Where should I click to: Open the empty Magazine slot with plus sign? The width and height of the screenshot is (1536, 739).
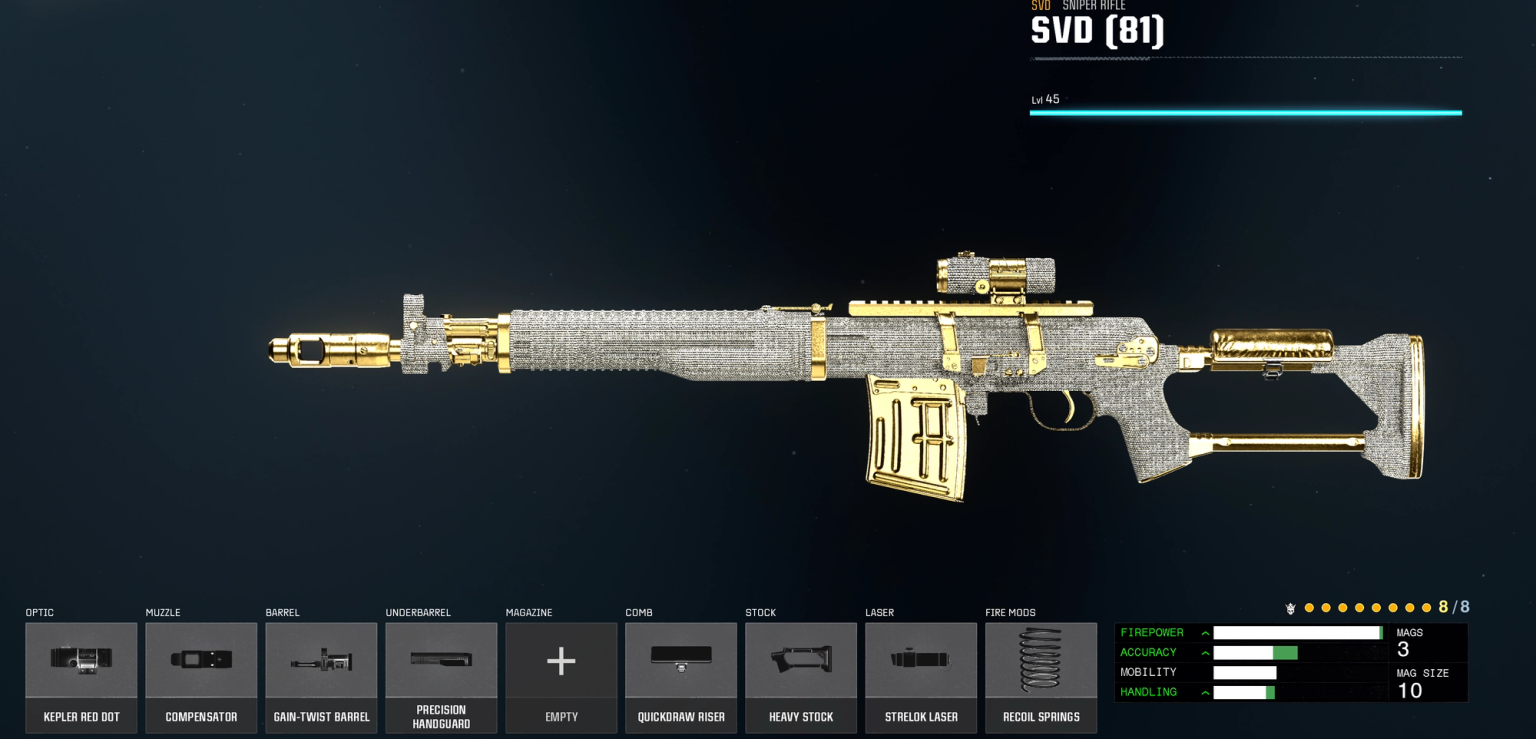tap(561, 661)
